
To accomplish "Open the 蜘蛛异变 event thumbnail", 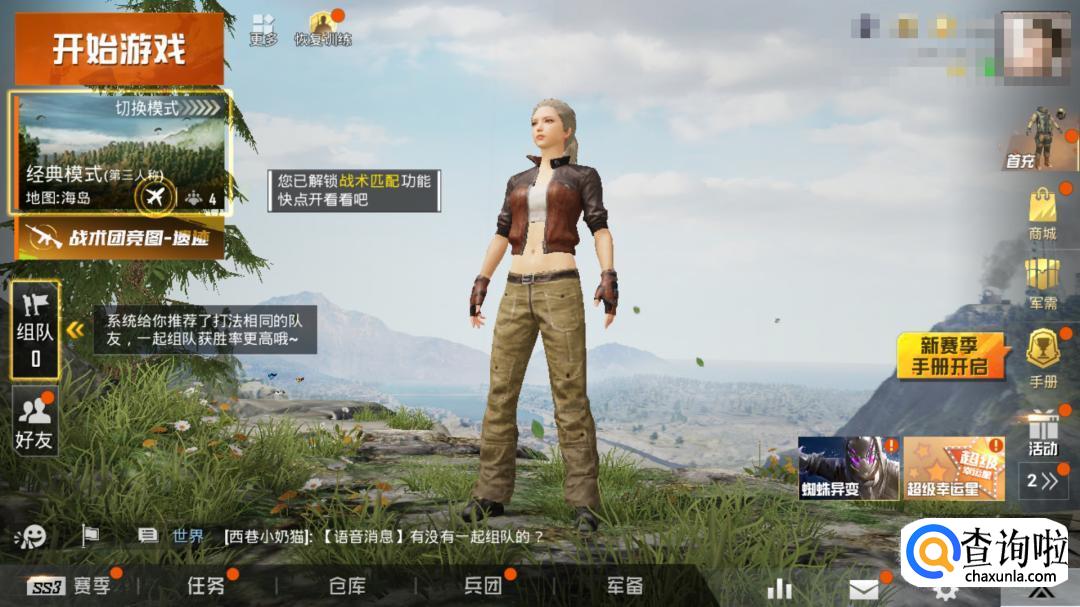I will point(849,468).
